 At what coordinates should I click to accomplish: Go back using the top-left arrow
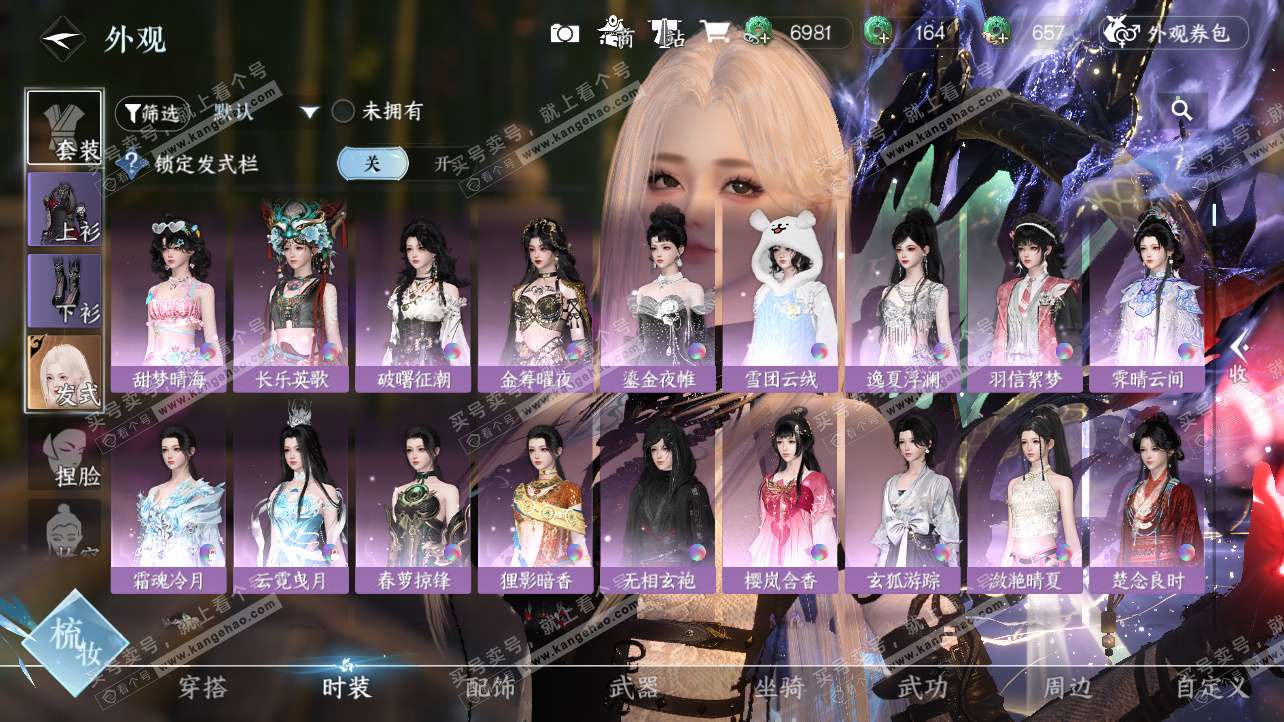coord(61,39)
